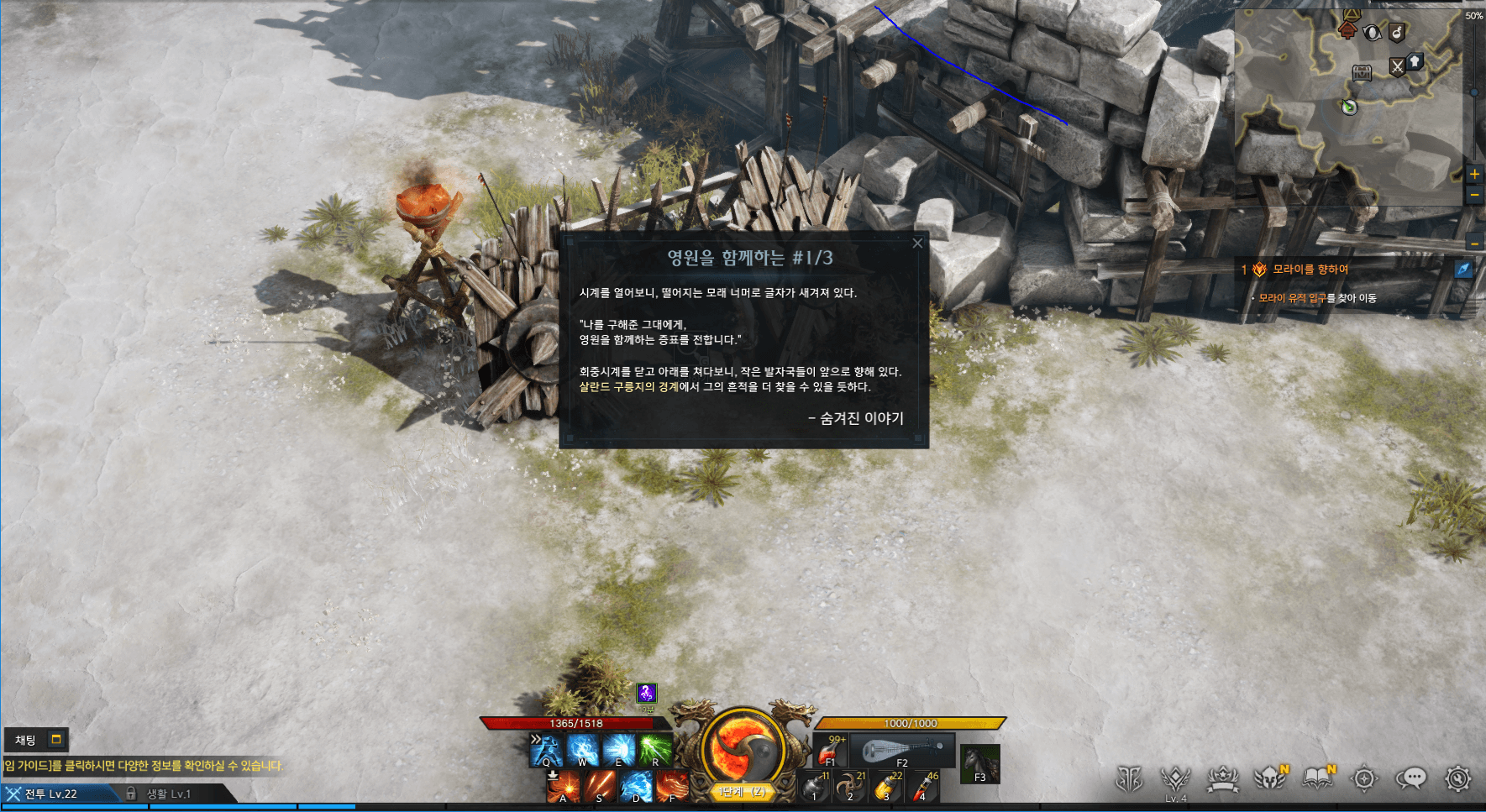
Task: Use the black bomb item slot
Action: point(814,787)
